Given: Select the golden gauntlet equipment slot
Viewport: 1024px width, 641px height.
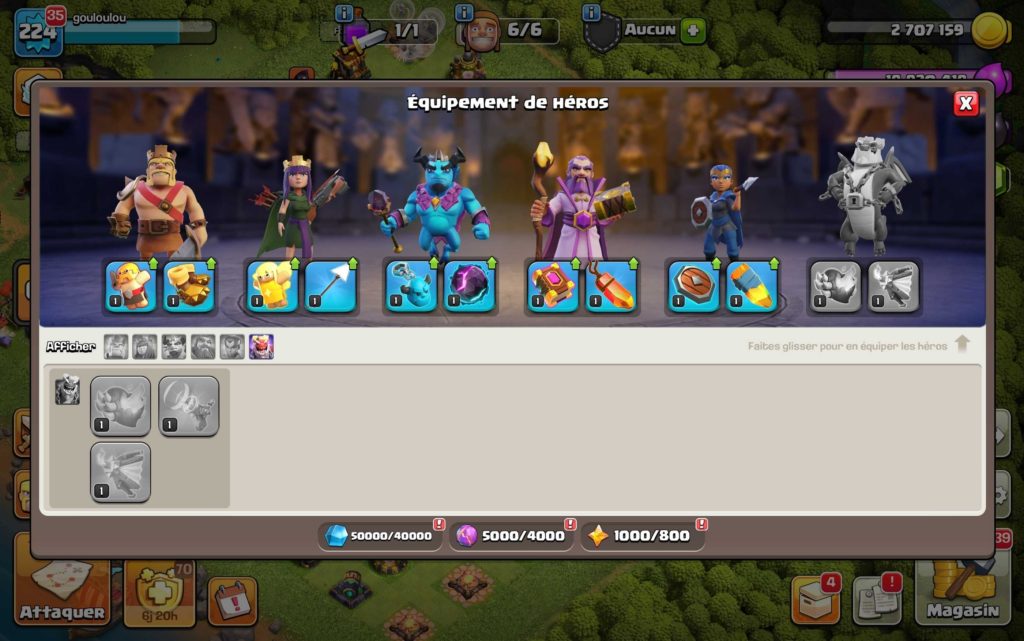Looking at the screenshot, I should (x=188, y=286).
